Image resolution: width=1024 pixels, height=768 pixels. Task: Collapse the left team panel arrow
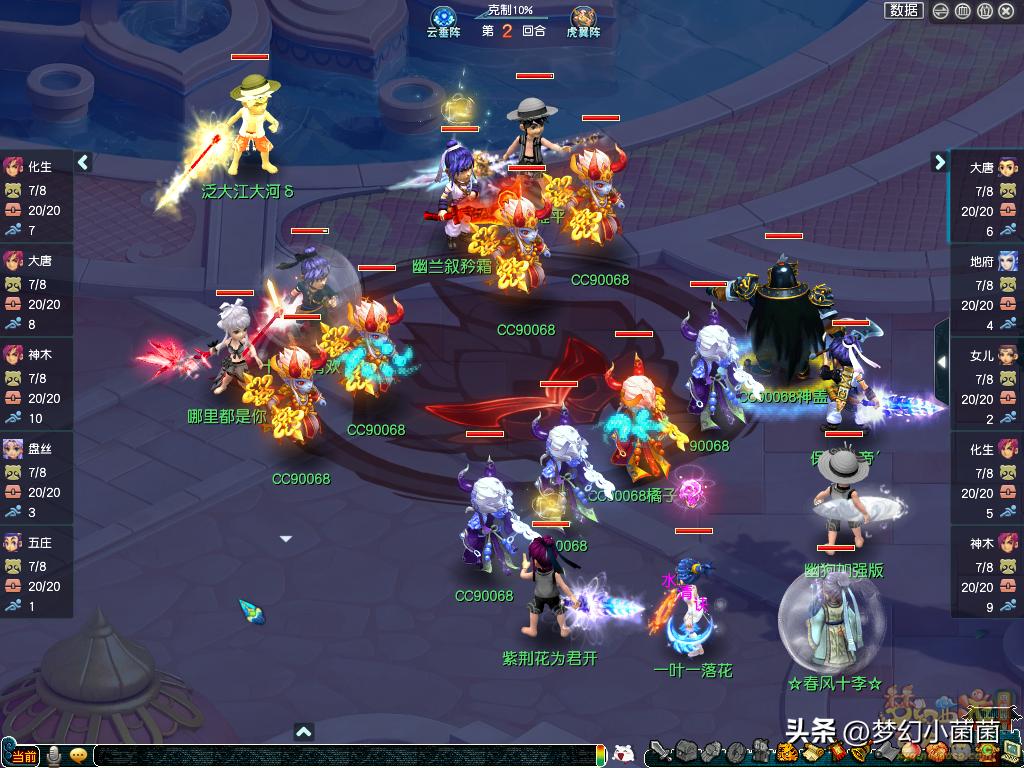click(x=84, y=162)
